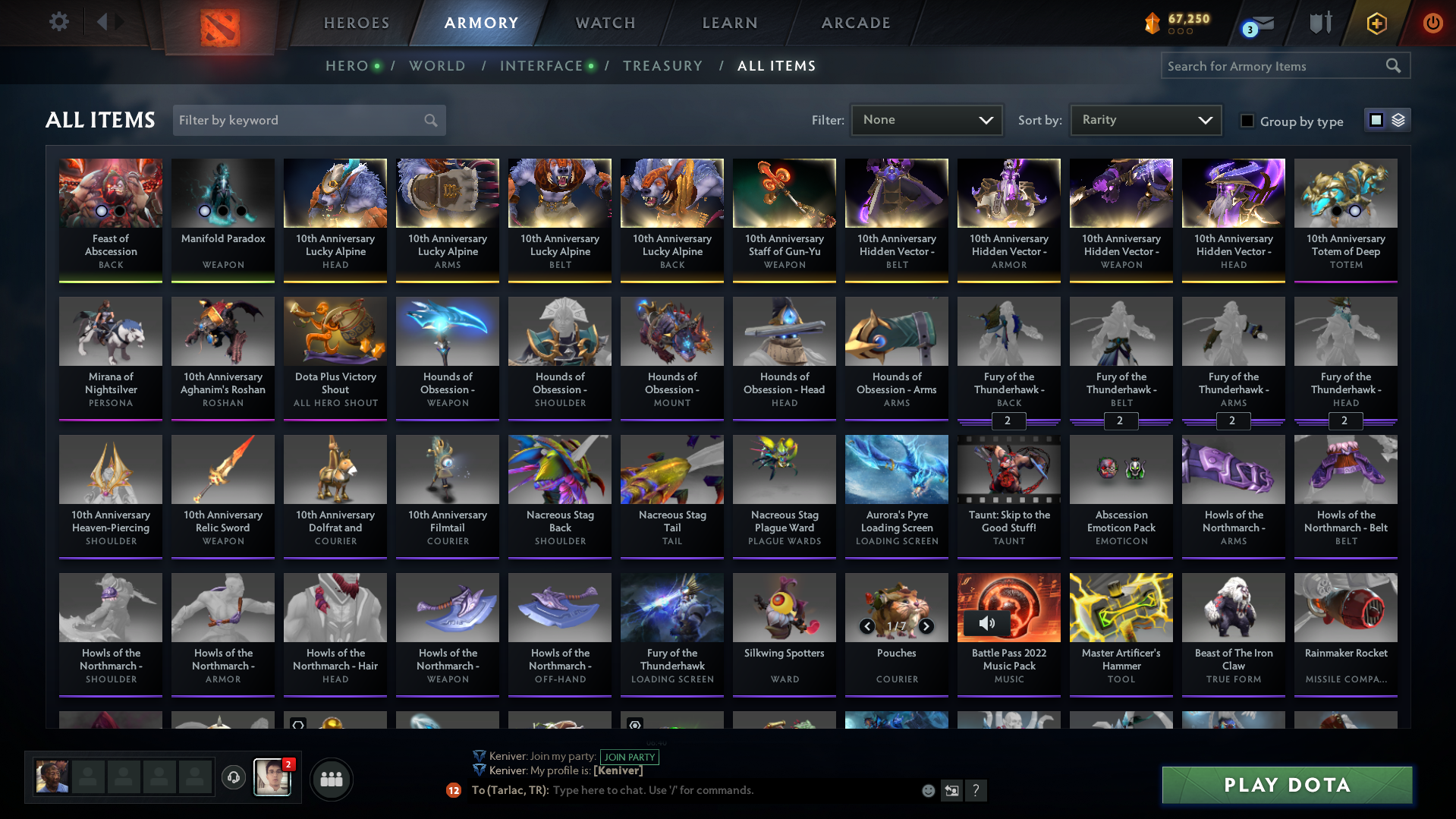
Task: Enable the Group by type checkbox
Action: coord(1247,121)
